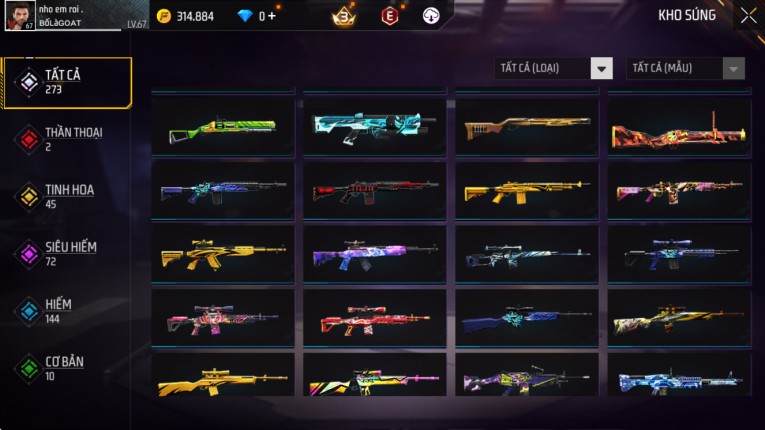Choose the Hiếm rarity tab

point(68,310)
